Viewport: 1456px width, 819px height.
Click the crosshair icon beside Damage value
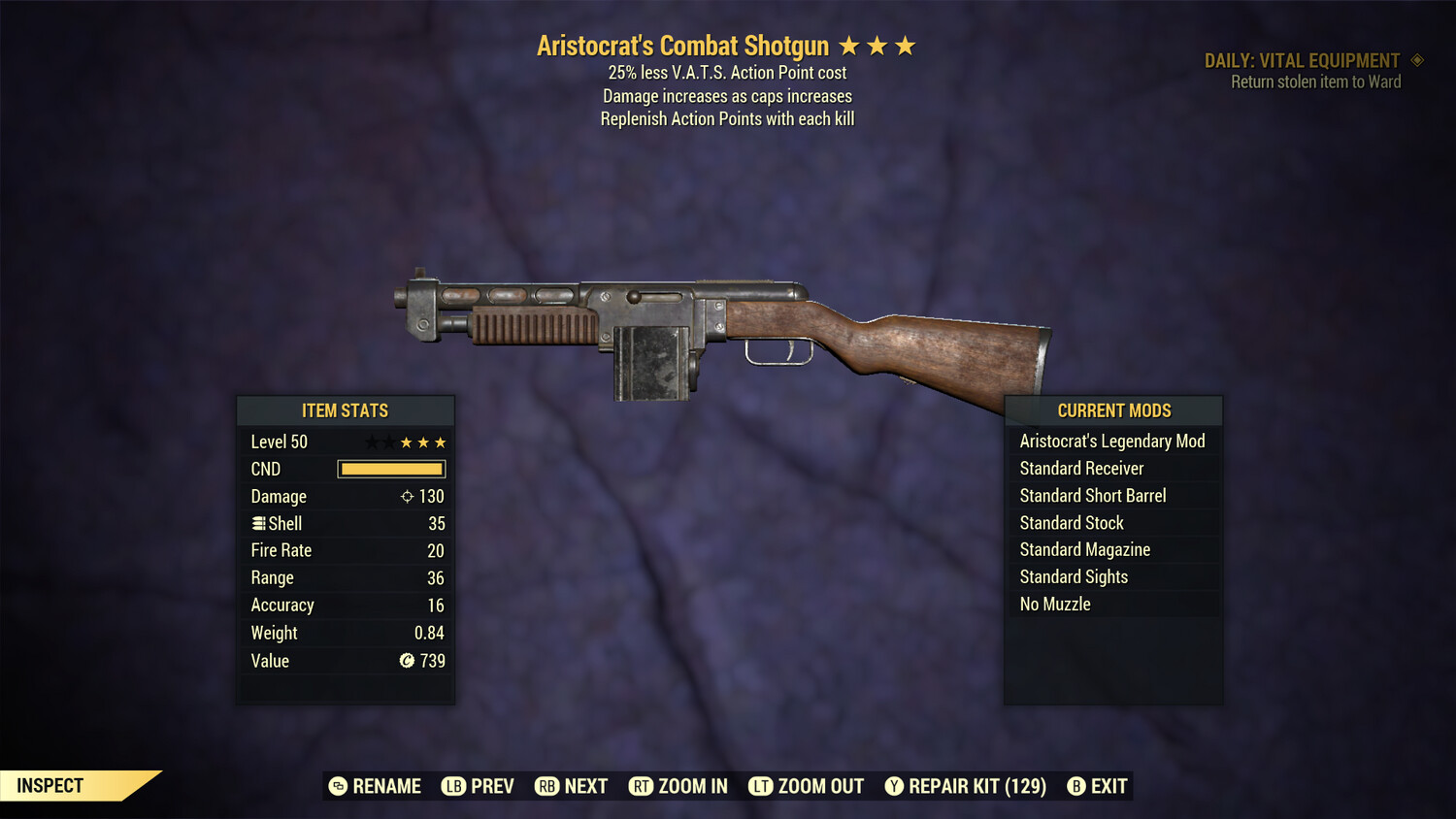pyautogui.click(x=406, y=496)
